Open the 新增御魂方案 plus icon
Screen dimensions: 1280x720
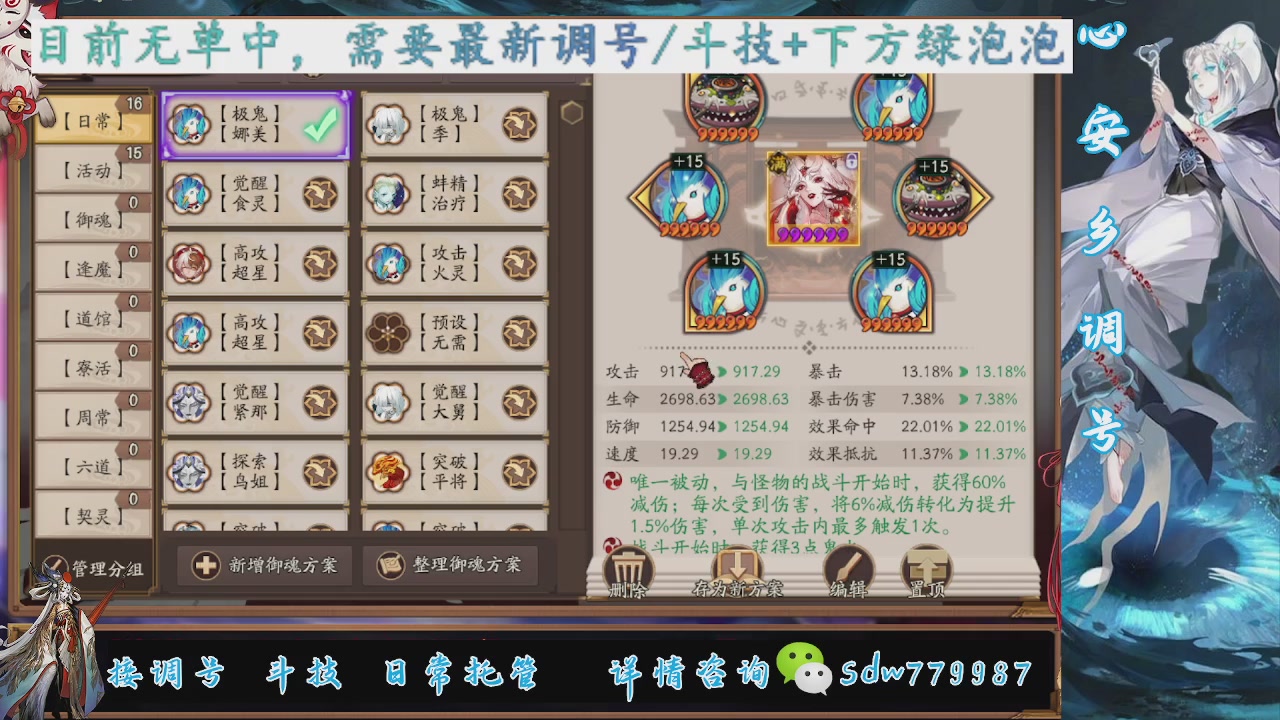tap(204, 565)
